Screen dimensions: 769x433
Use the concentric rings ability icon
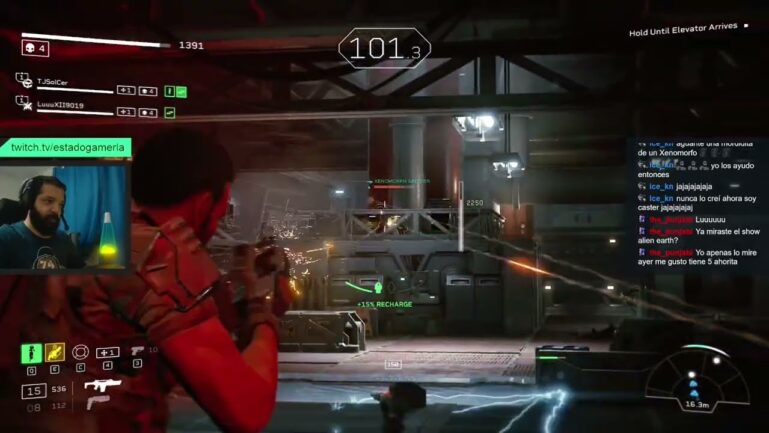click(x=81, y=353)
